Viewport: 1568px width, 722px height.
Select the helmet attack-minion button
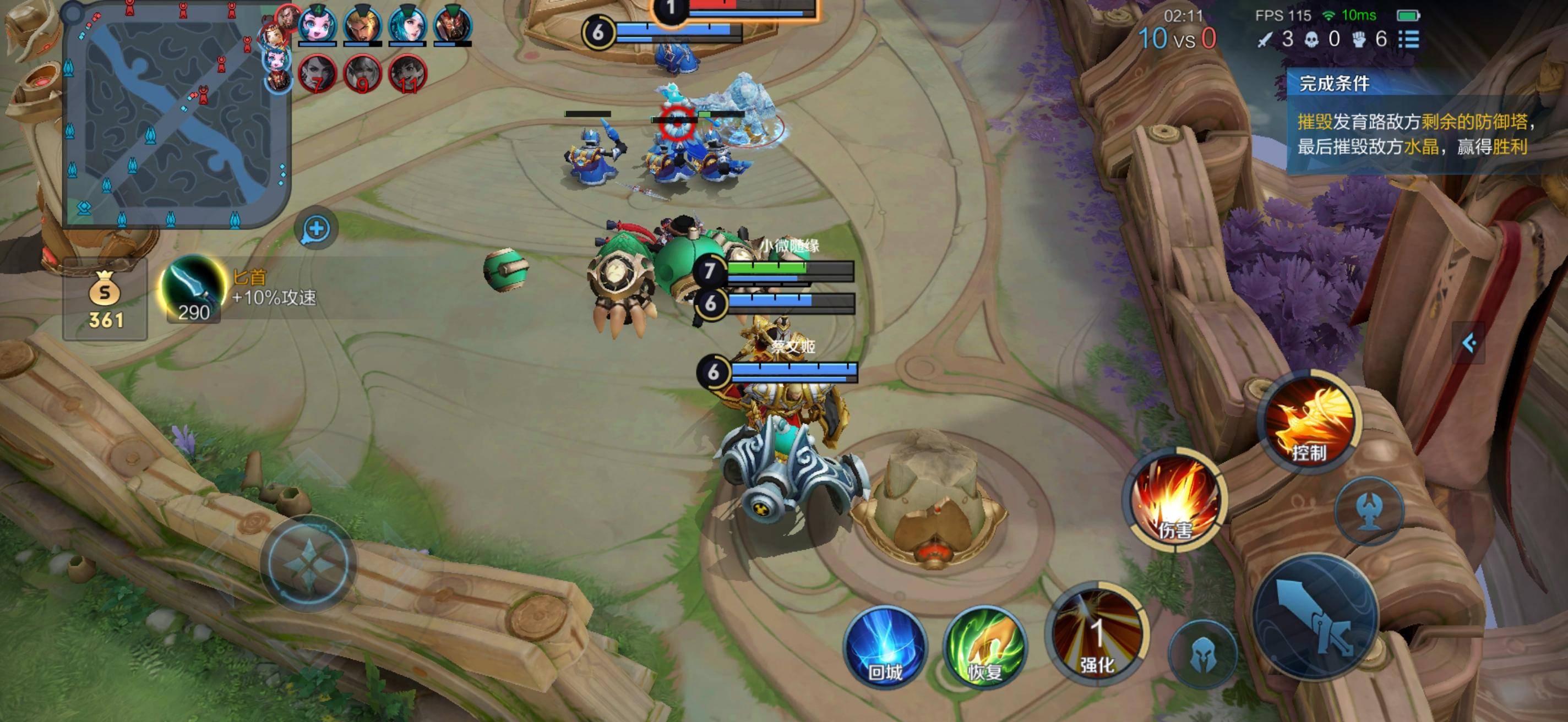pyautogui.click(x=1203, y=654)
